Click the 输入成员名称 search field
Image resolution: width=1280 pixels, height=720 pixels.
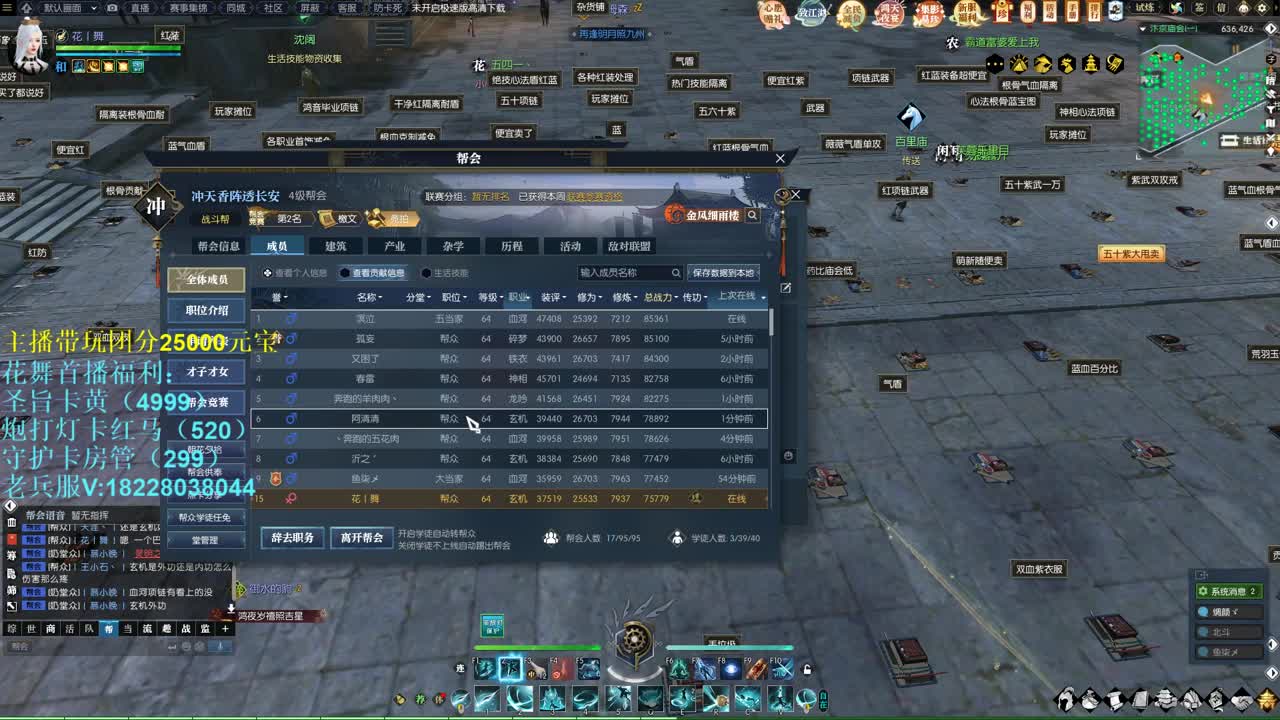point(620,273)
